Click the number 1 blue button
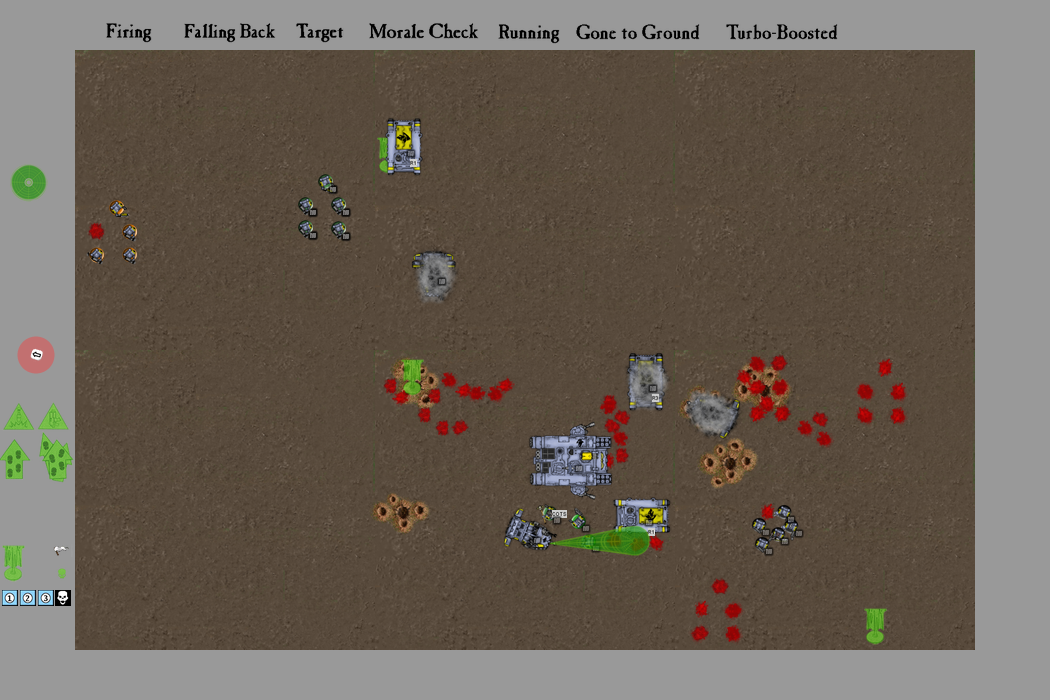The height and width of the screenshot is (700, 1050). (x=10, y=598)
